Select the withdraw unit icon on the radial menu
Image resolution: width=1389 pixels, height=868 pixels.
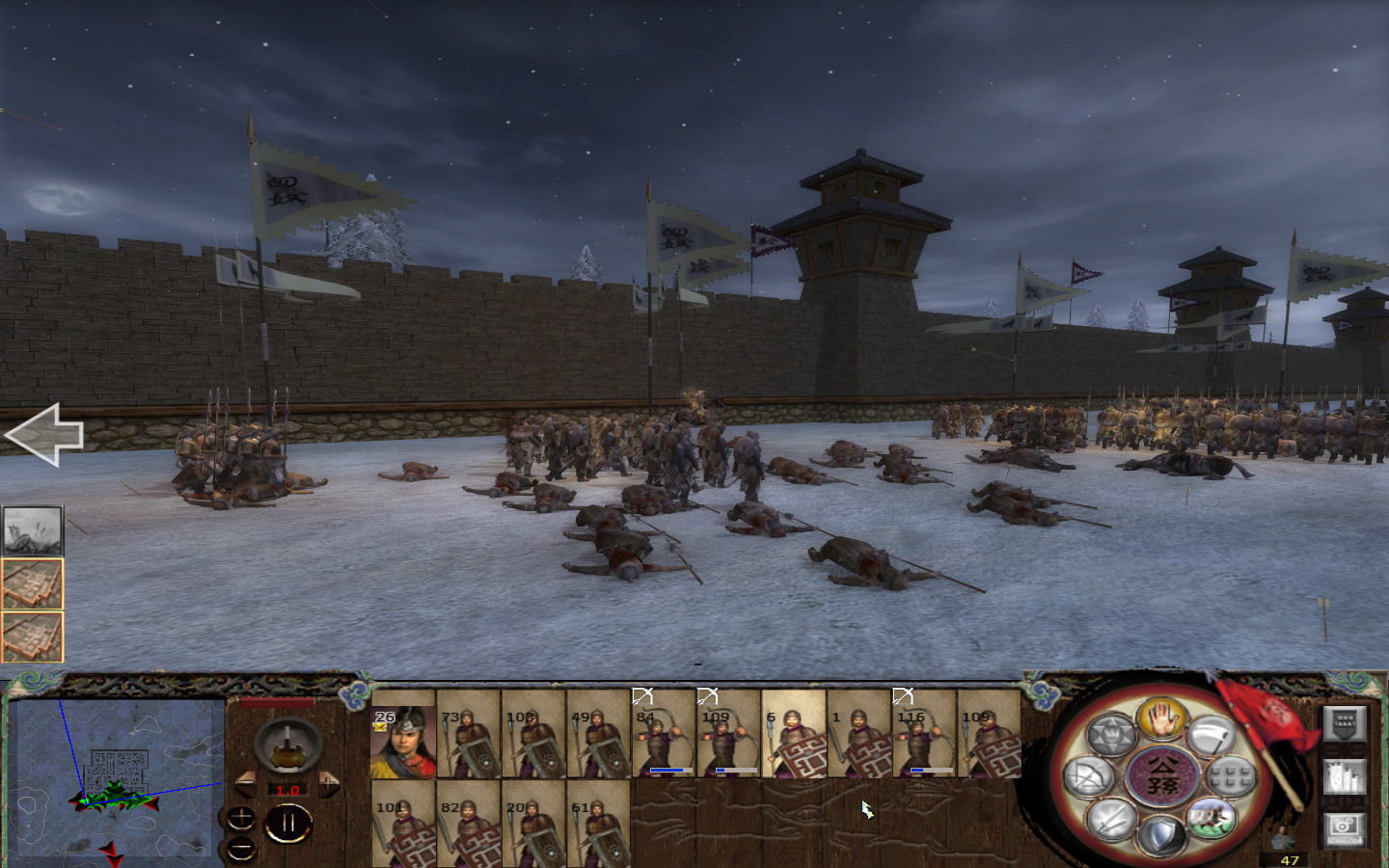tap(1212, 733)
